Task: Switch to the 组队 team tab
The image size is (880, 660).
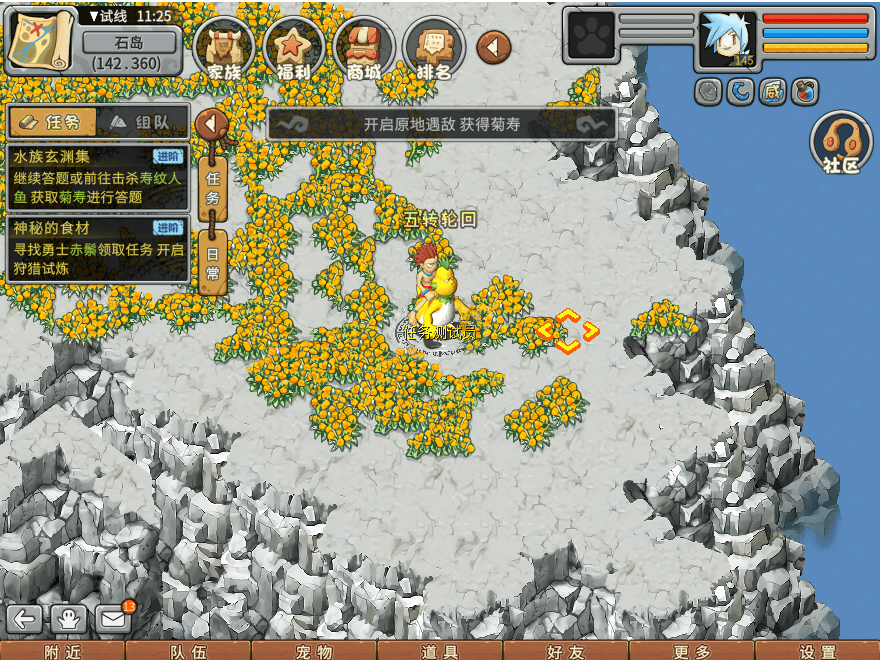Action: pos(140,122)
